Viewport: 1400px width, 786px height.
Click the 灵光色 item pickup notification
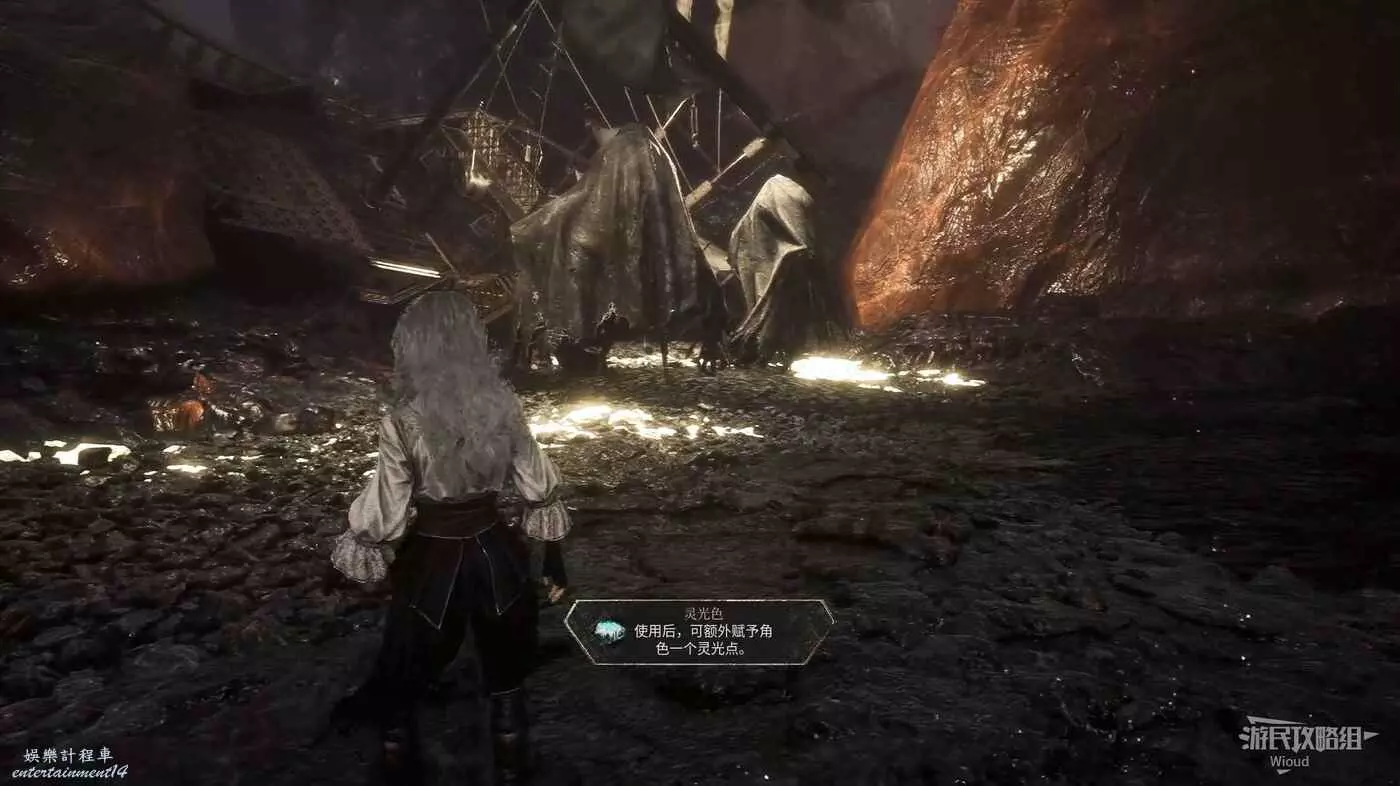coord(699,632)
